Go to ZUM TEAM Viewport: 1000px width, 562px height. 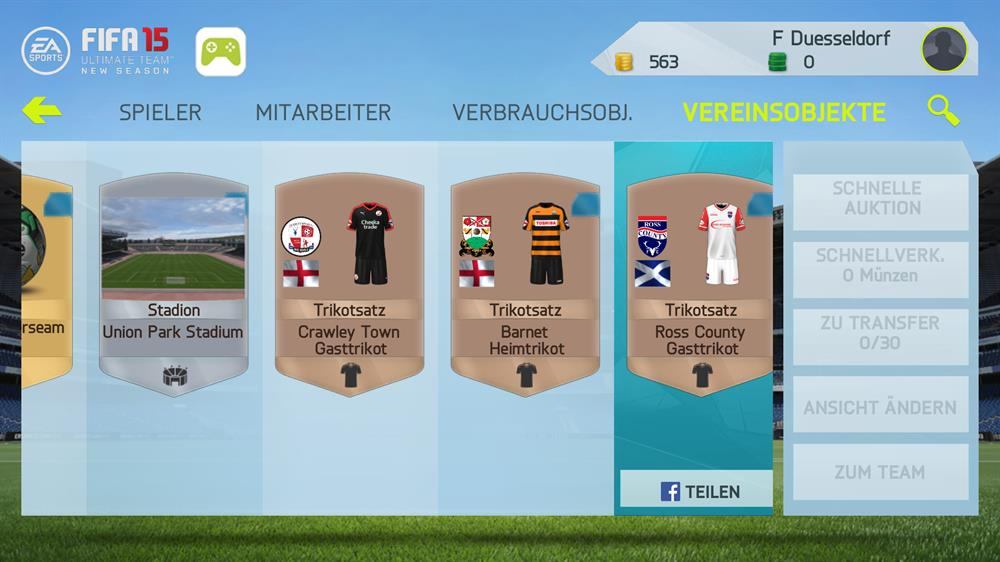pyautogui.click(x=880, y=472)
